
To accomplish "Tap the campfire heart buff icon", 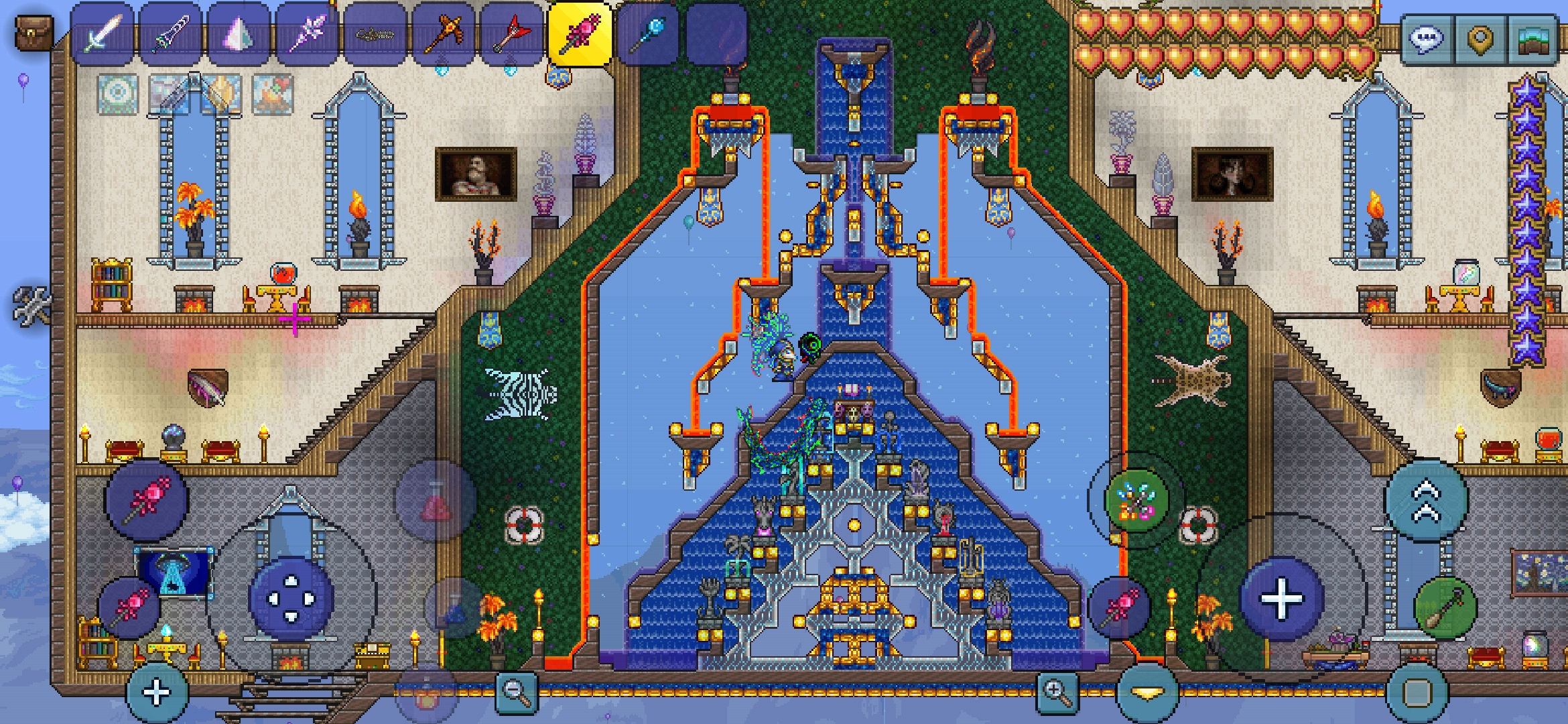I will (272, 93).
